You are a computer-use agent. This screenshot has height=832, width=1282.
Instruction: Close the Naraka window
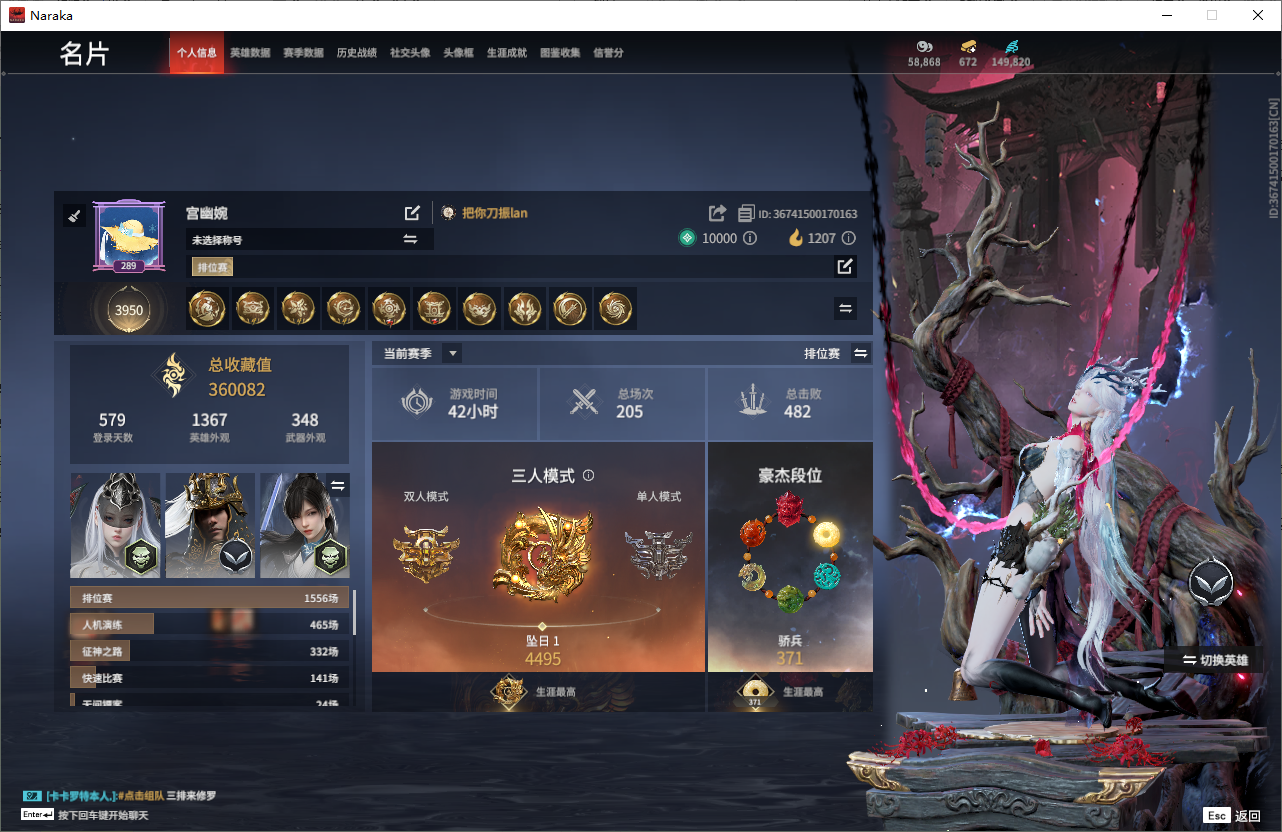click(1258, 15)
